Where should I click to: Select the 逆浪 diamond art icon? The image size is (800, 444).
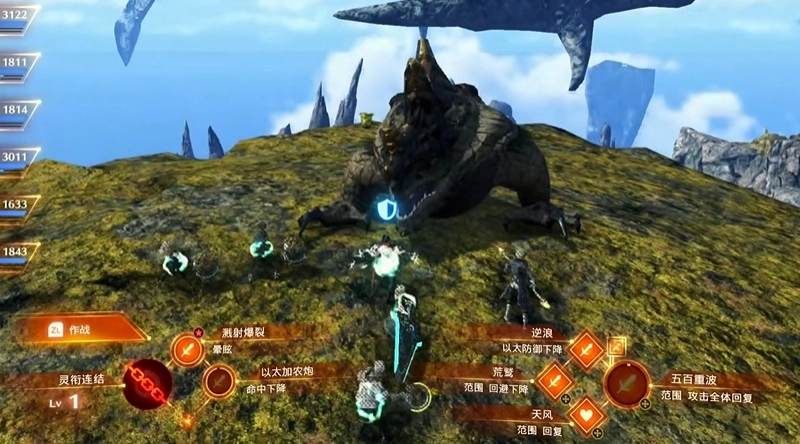click(586, 349)
